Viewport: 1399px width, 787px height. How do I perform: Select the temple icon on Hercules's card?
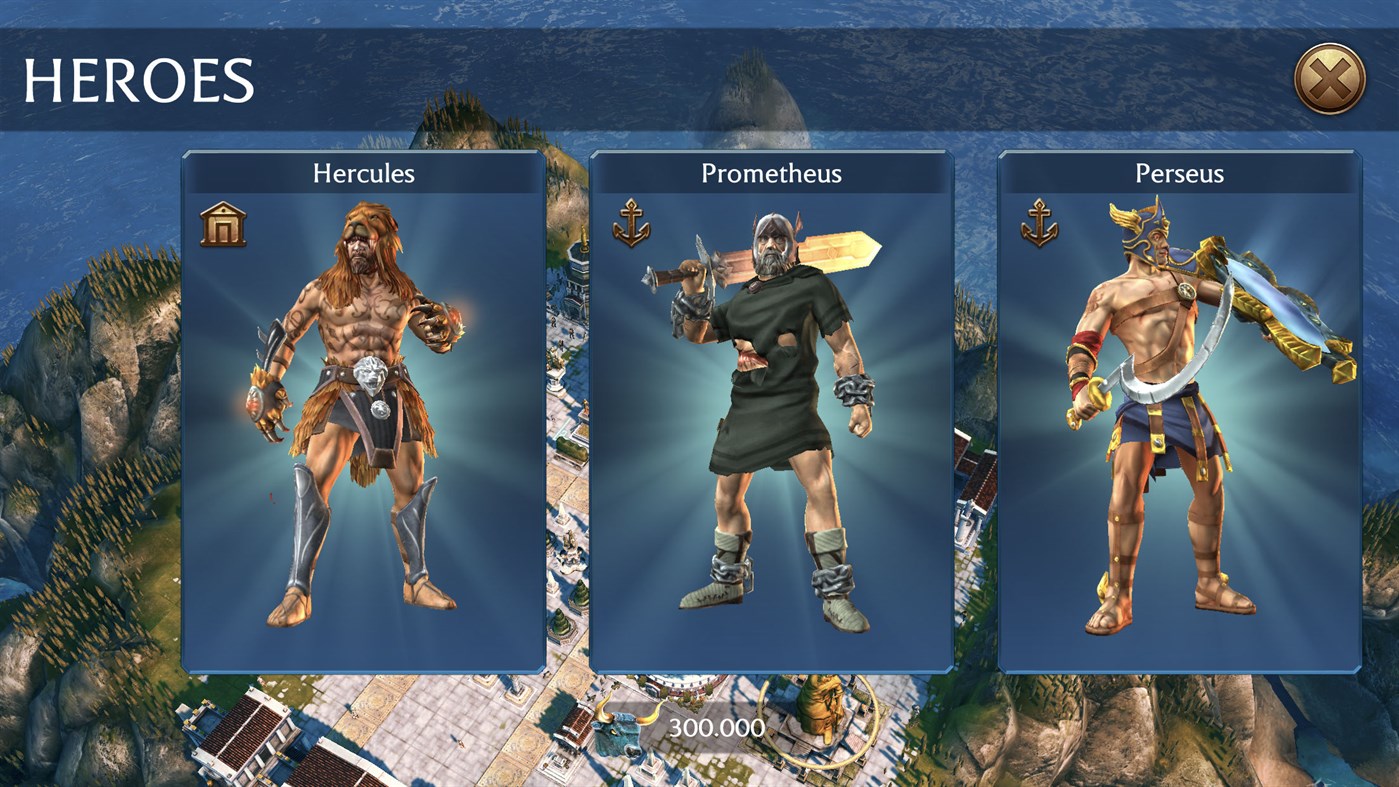point(225,224)
